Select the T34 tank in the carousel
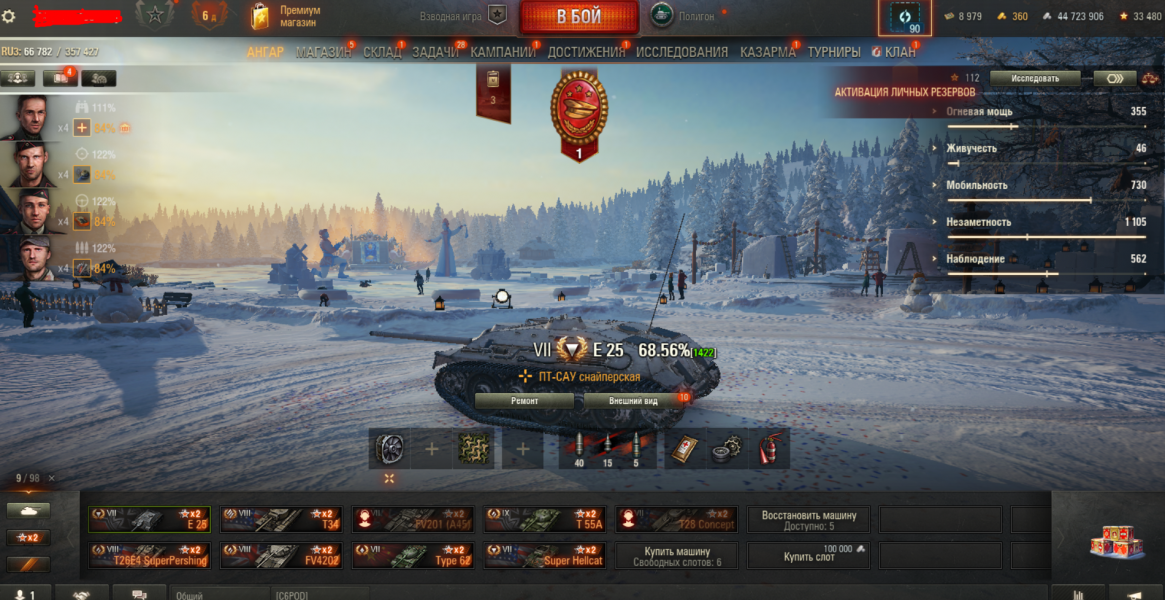1165x600 pixels. (x=281, y=519)
